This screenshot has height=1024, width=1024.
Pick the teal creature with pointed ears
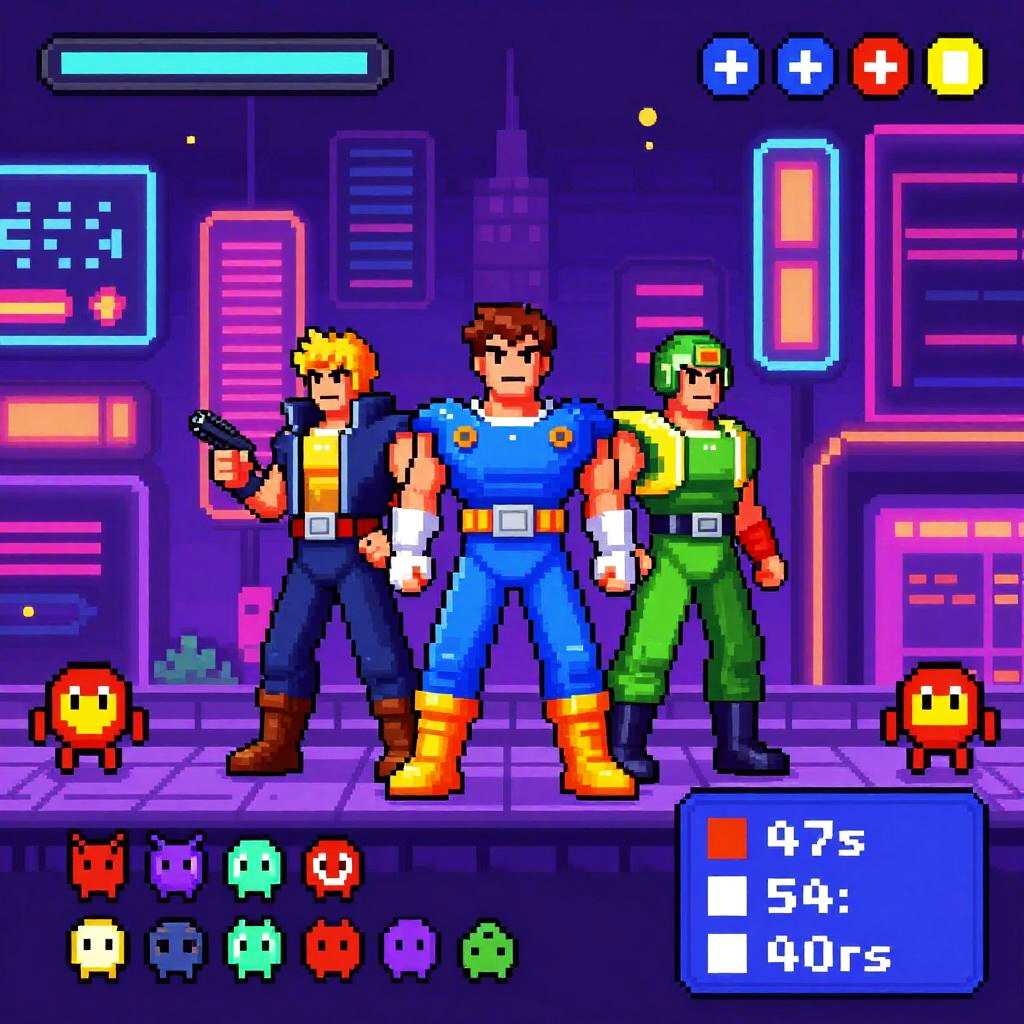(x=254, y=947)
